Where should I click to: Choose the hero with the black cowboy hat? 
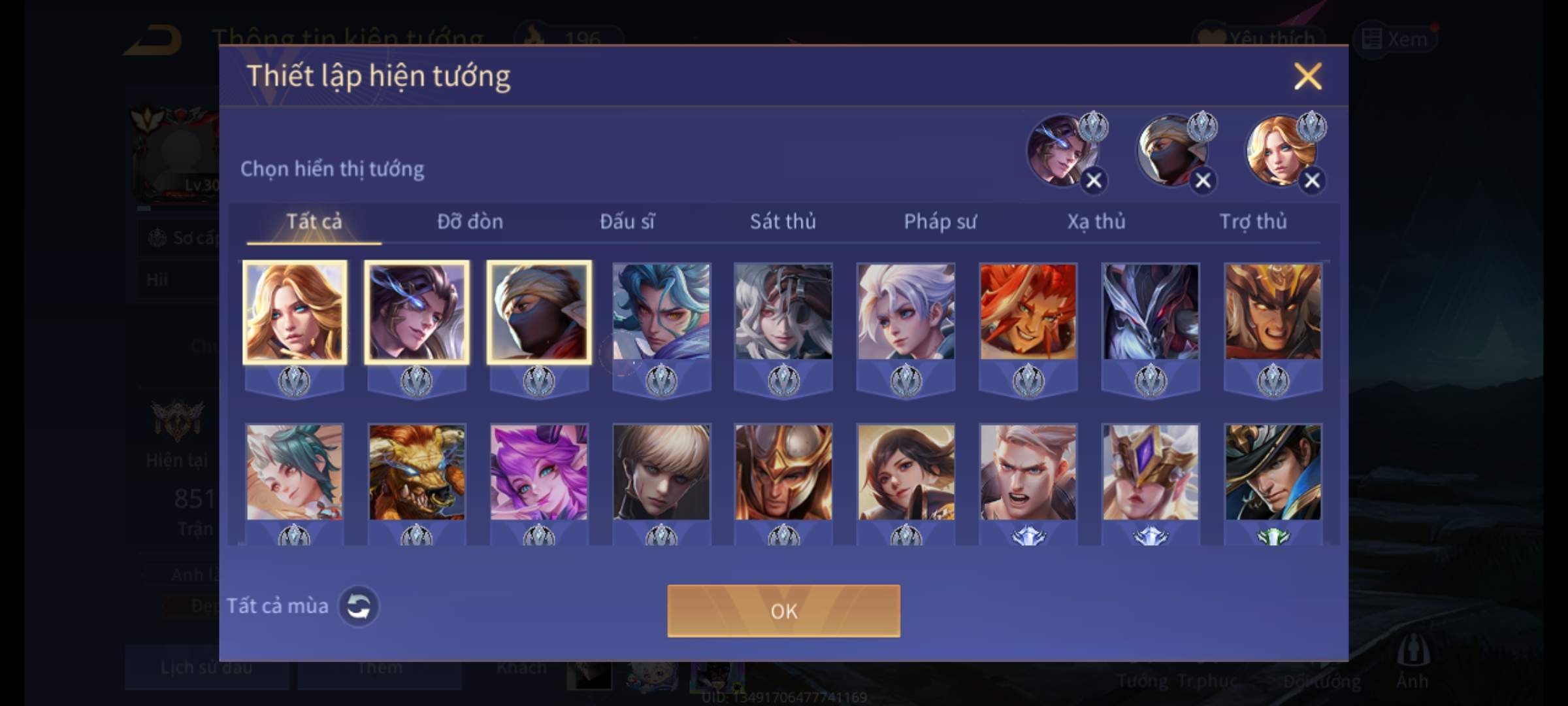(x=1273, y=473)
